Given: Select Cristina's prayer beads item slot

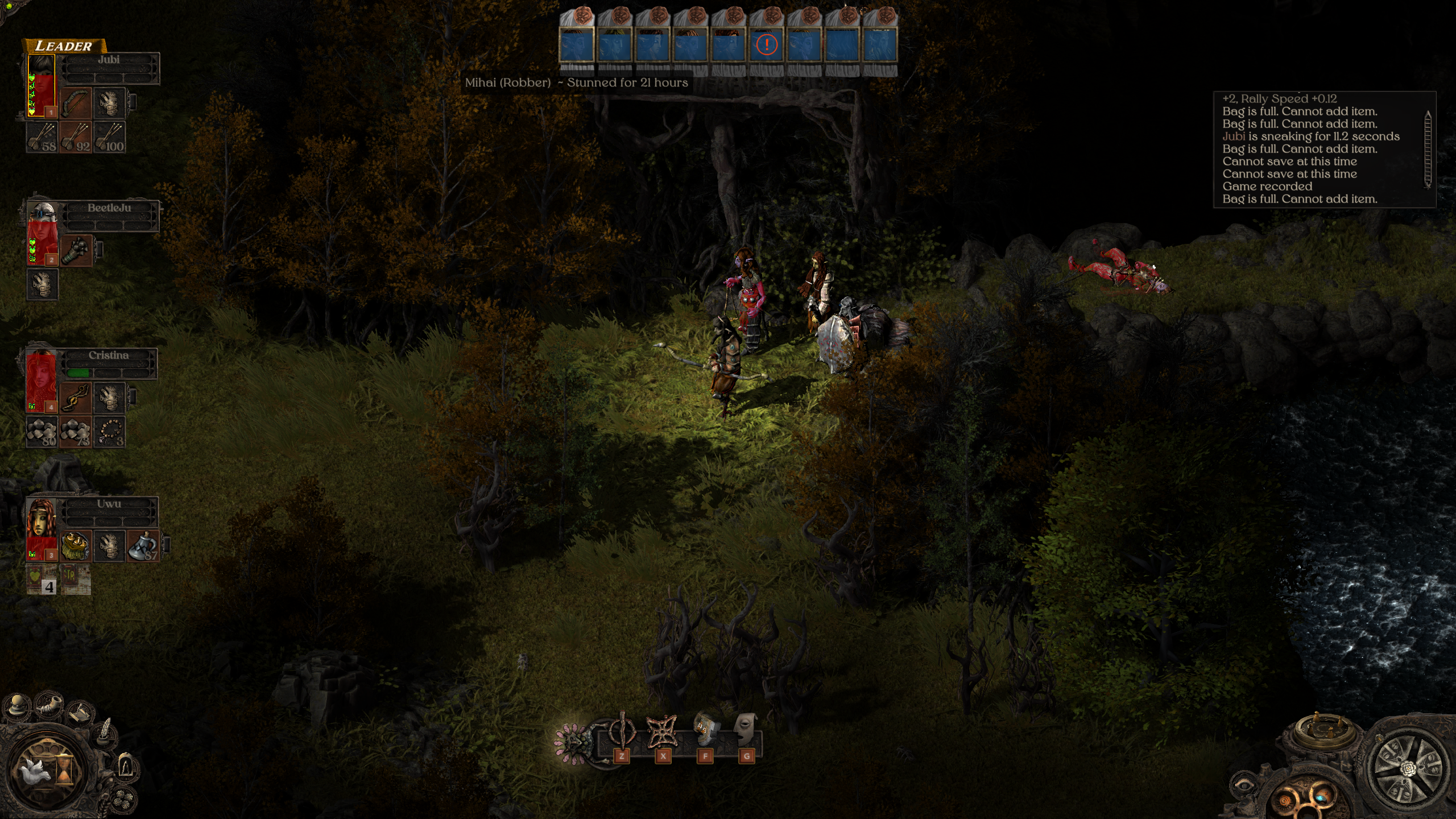Looking at the screenshot, I should [109, 432].
